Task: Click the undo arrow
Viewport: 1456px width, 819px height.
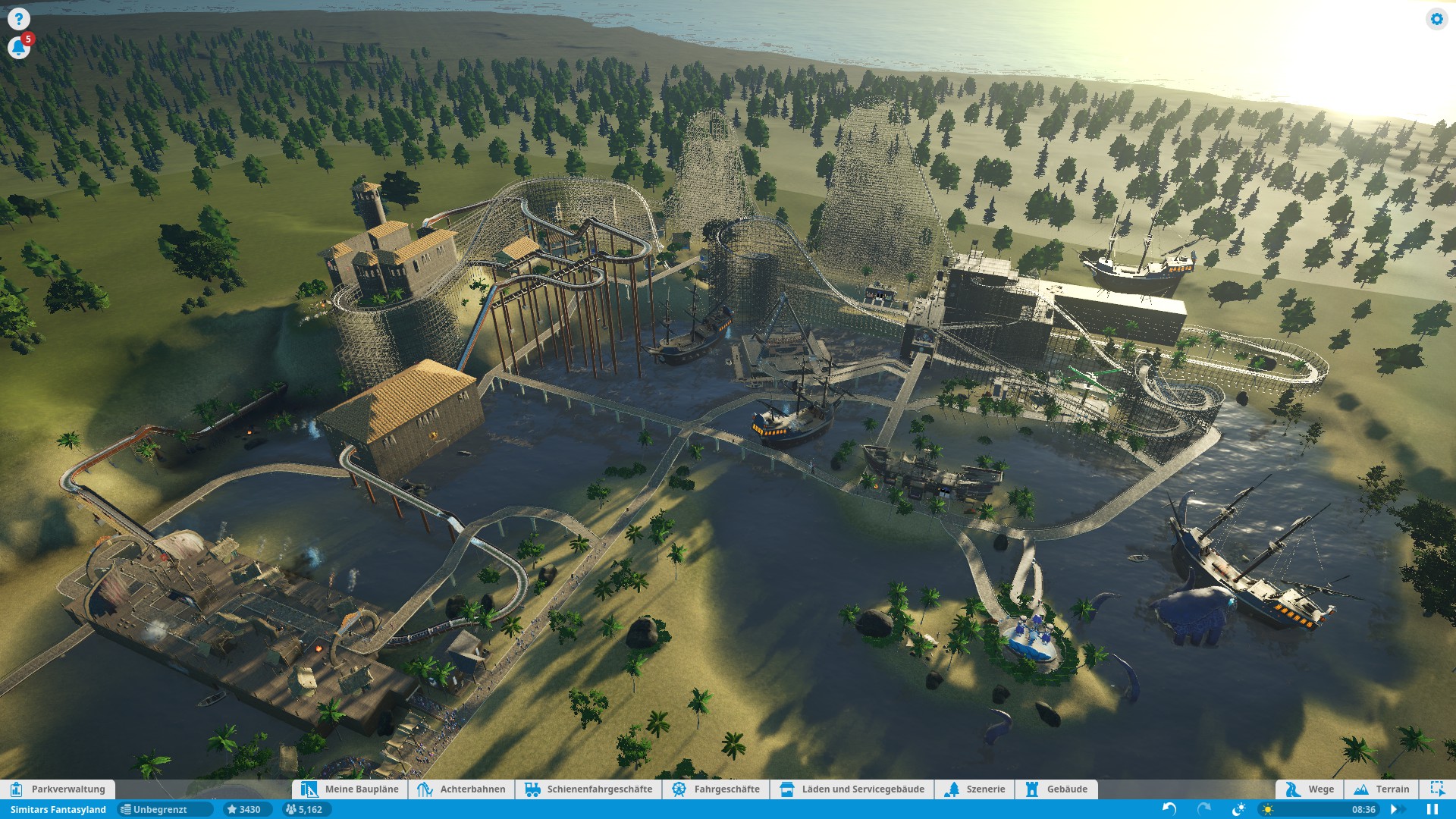Action: pos(1169,809)
